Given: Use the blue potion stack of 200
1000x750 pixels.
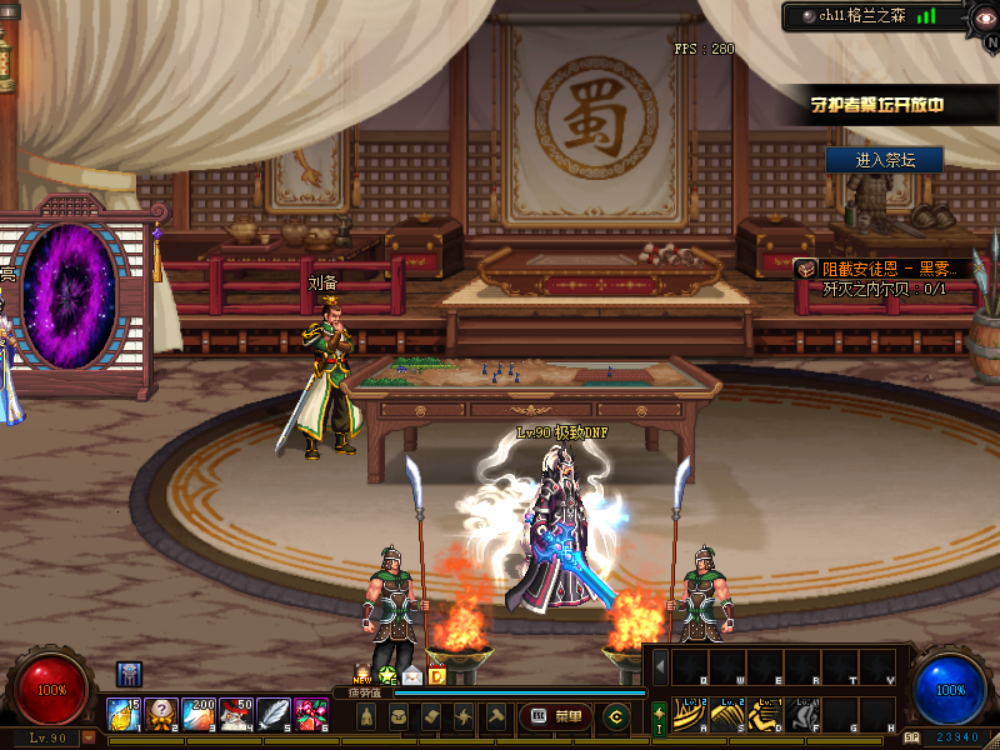Looking at the screenshot, I should (198, 714).
